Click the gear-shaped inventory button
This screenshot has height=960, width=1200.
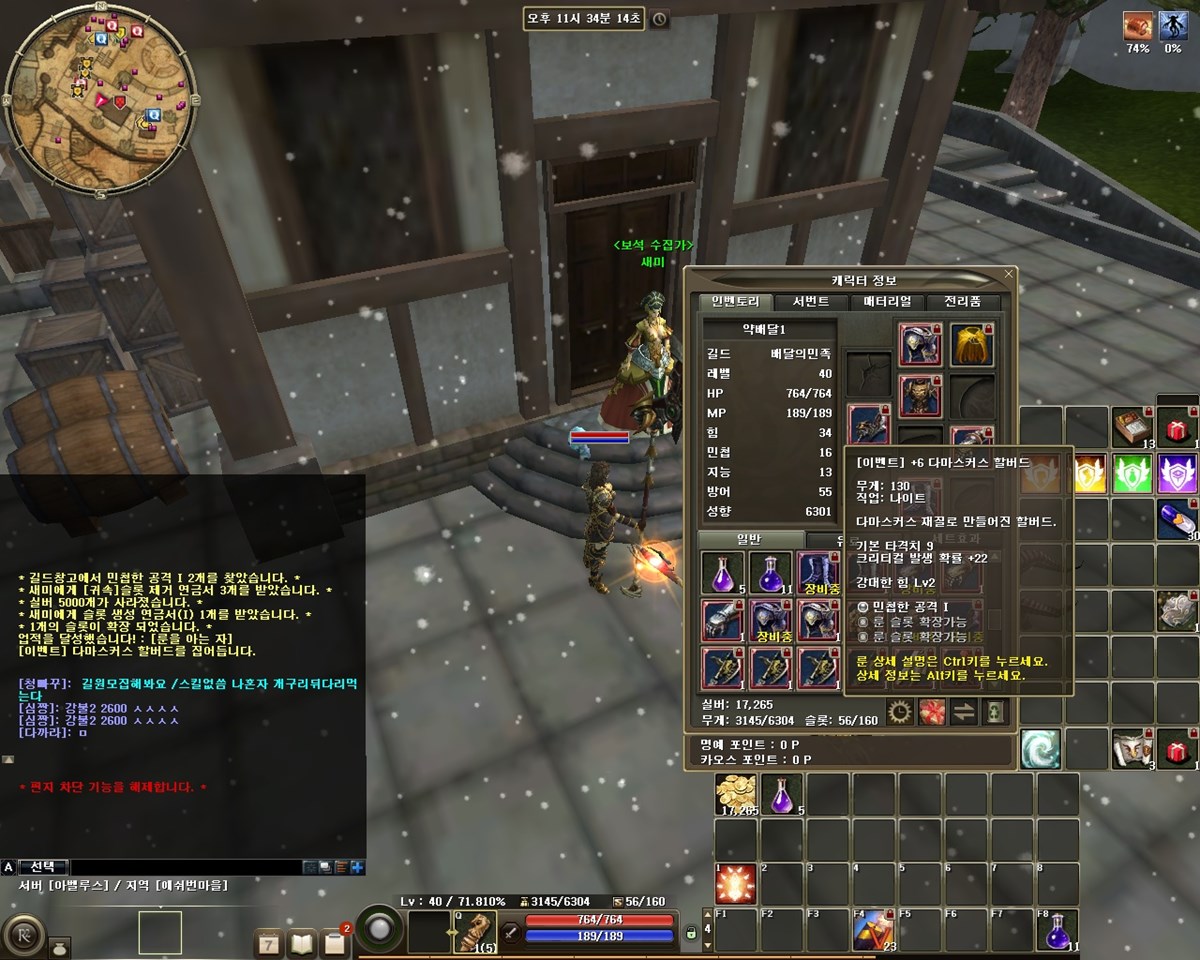tap(900, 711)
